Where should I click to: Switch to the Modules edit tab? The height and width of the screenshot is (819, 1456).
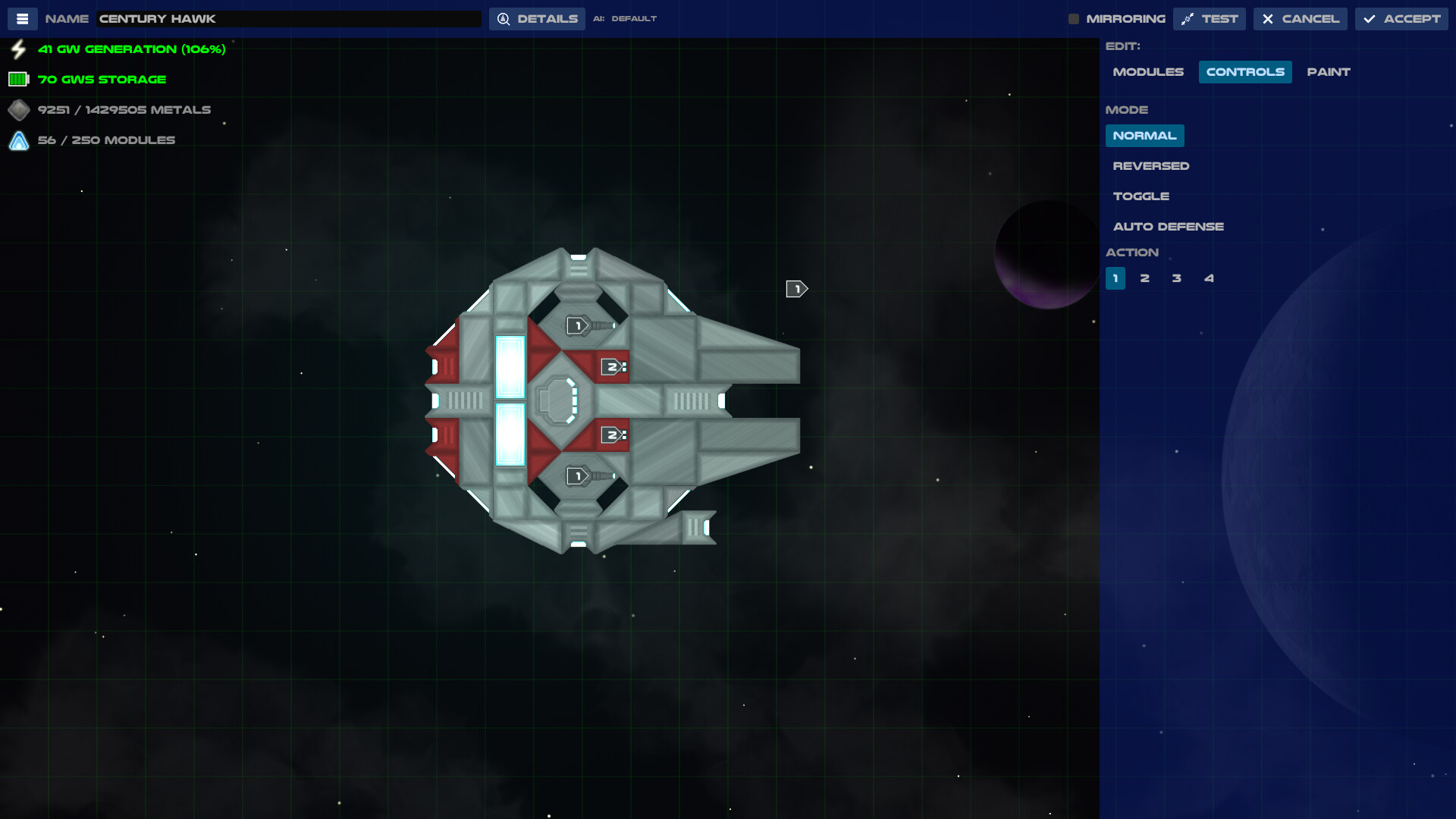[x=1148, y=71]
